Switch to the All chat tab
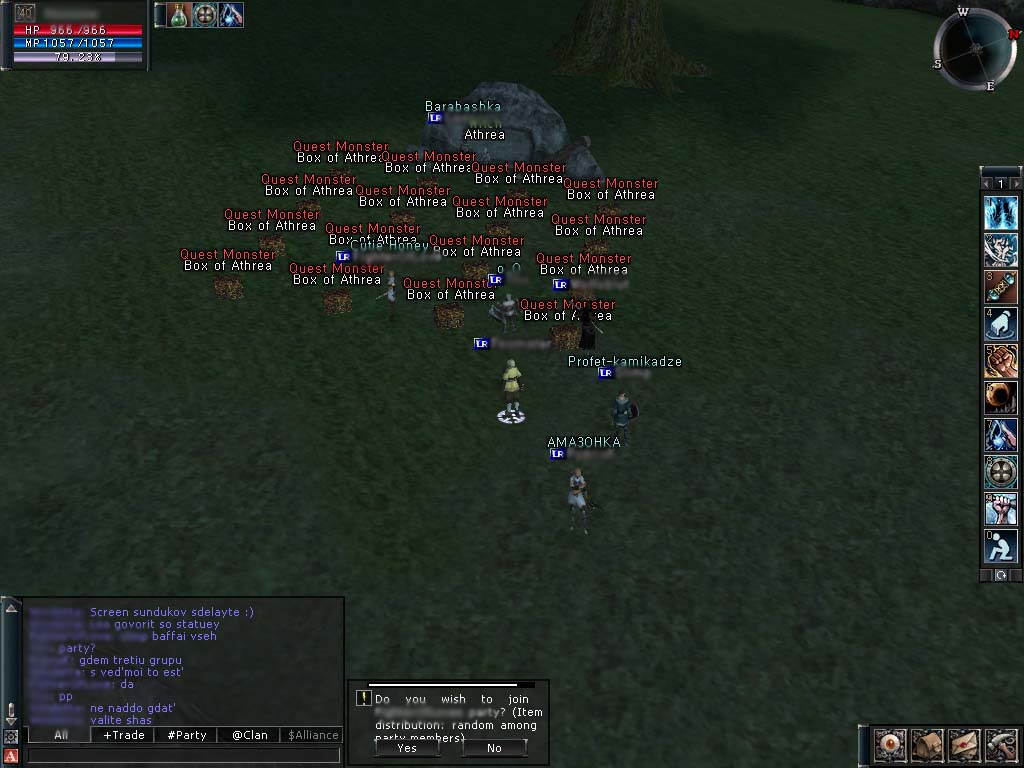This screenshot has height=768, width=1024. tap(61, 735)
